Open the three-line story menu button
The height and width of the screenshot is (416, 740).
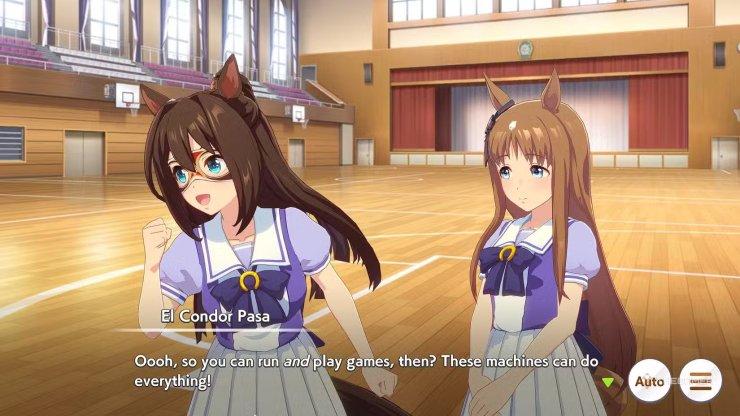[x=700, y=381]
